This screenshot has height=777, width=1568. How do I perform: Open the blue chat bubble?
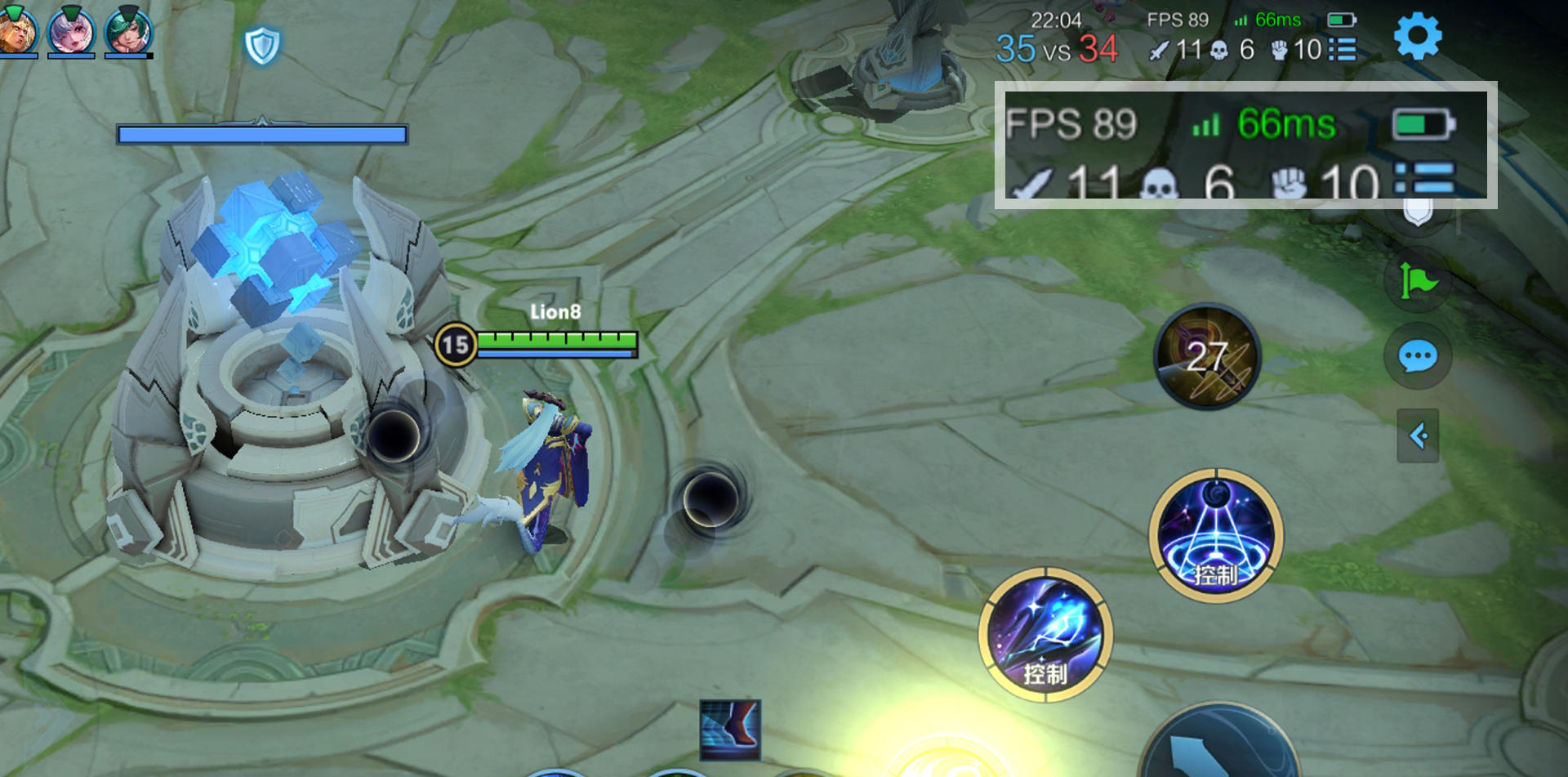click(x=1418, y=356)
